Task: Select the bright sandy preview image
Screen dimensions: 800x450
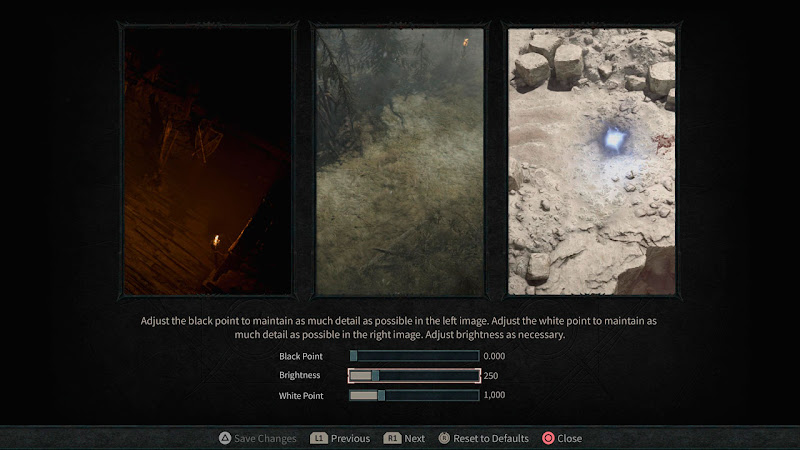Action: coord(592,160)
